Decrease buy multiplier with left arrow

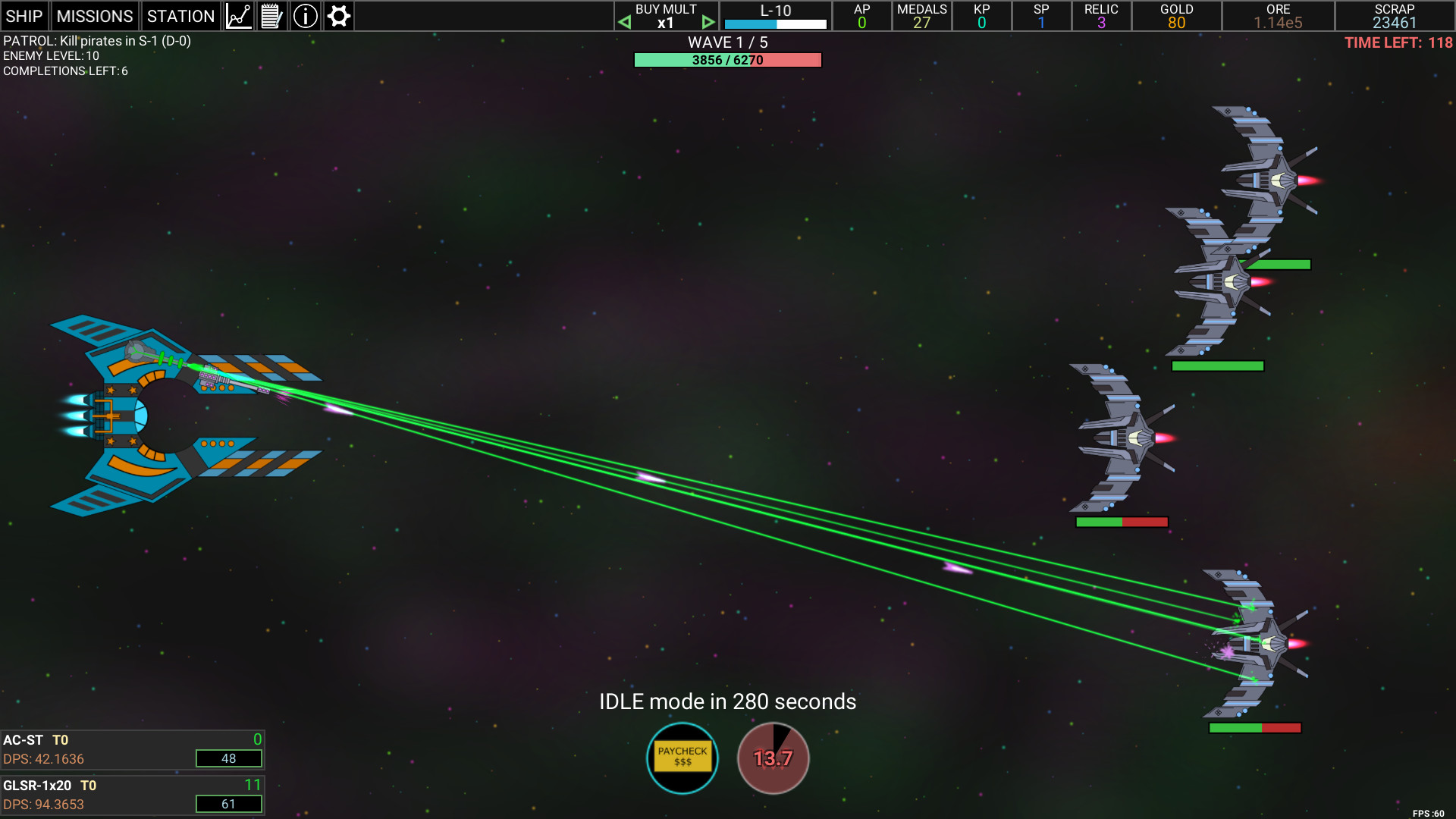625,22
